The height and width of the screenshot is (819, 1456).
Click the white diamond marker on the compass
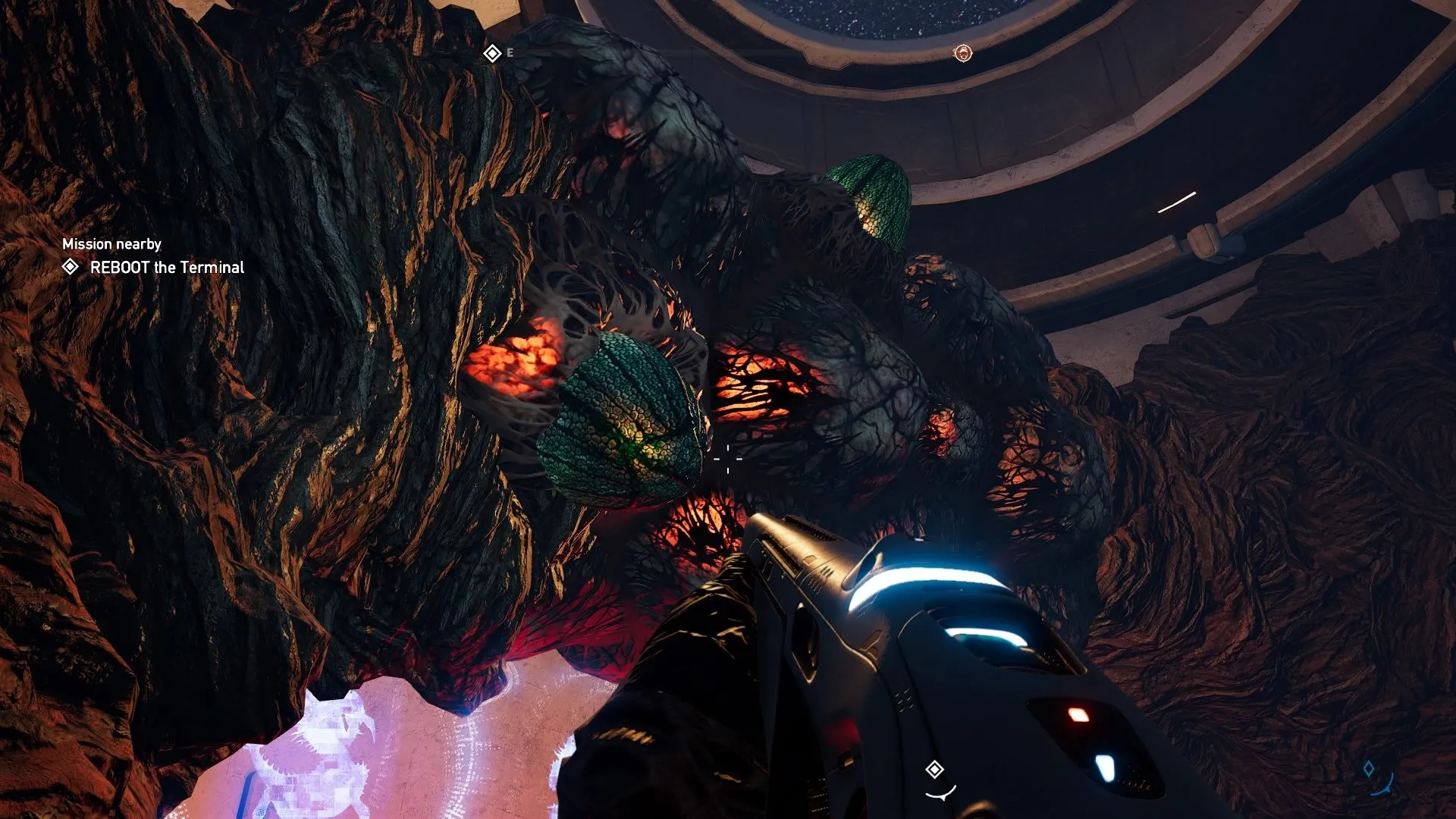(492, 53)
